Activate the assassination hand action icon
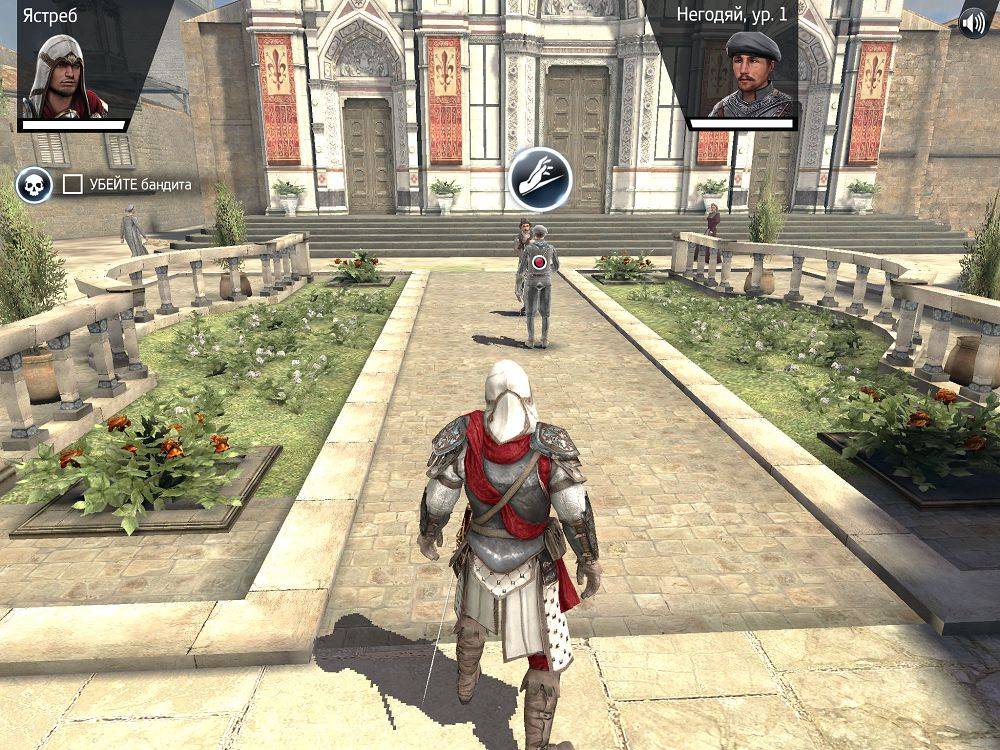The image size is (1000, 750). click(539, 179)
